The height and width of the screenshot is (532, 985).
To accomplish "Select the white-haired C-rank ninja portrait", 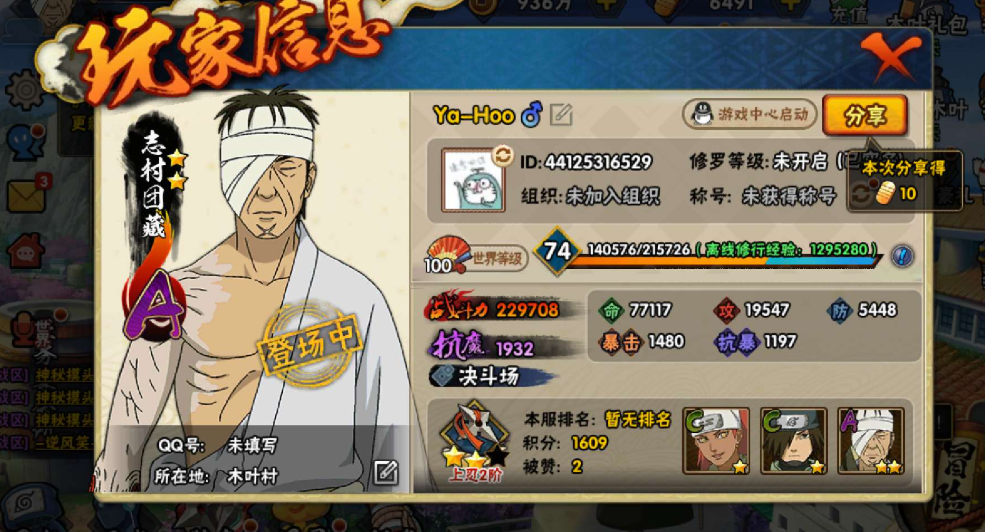I will pyautogui.click(x=716, y=440).
